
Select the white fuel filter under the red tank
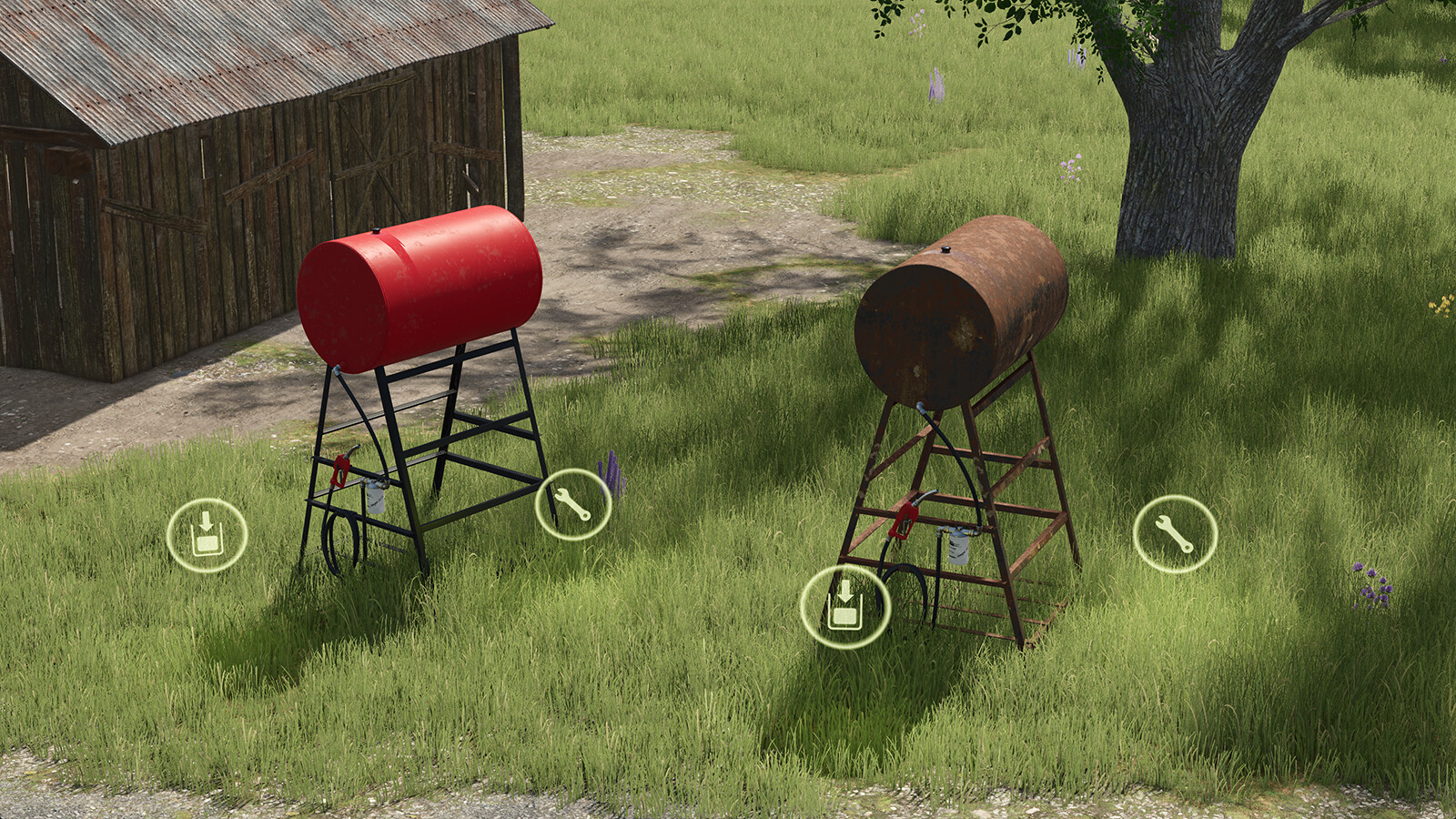click(376, 499)
